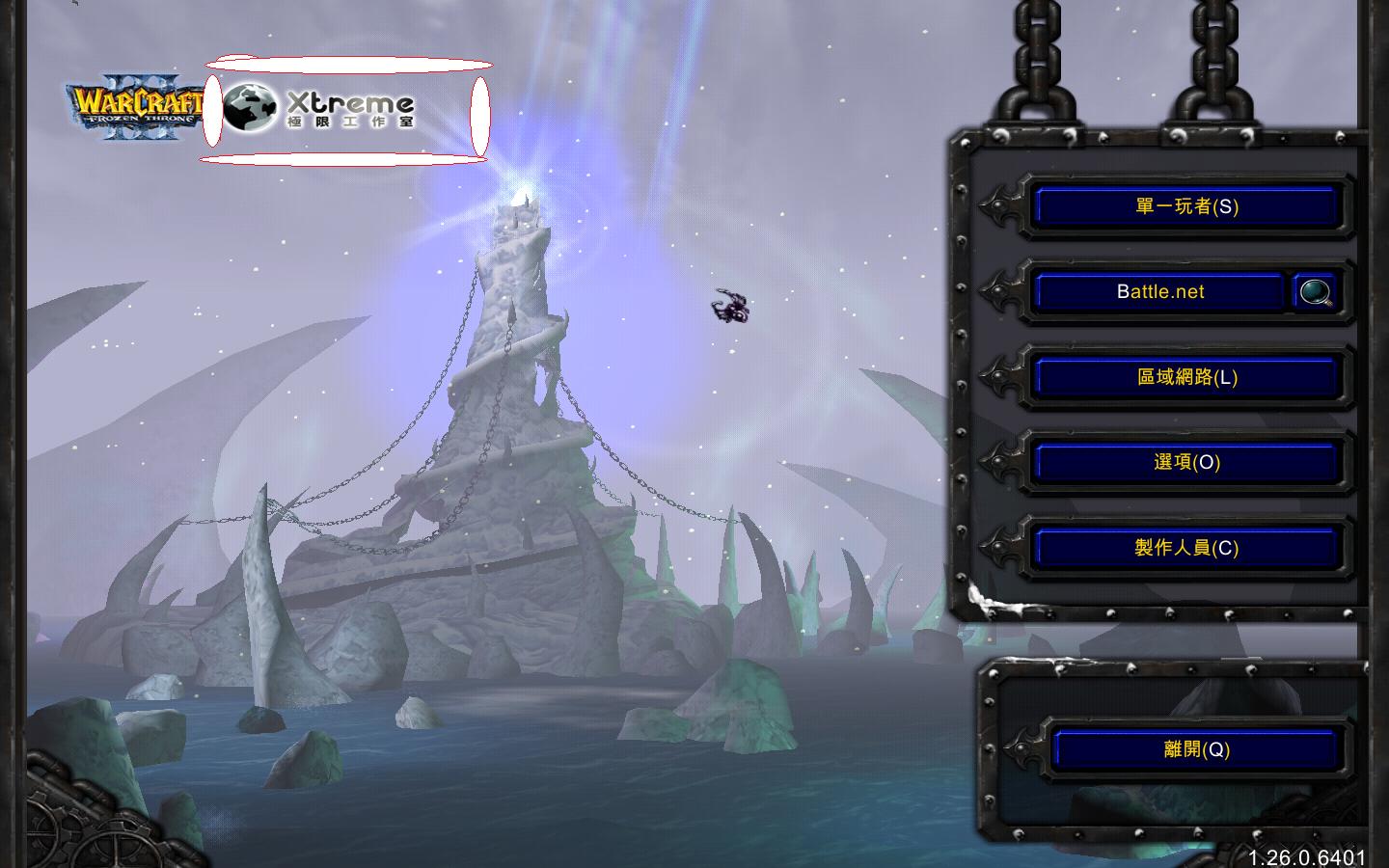Open the 選項(O) options menu
Screen dimensions: 1389x868
(x=1185, y=462)
